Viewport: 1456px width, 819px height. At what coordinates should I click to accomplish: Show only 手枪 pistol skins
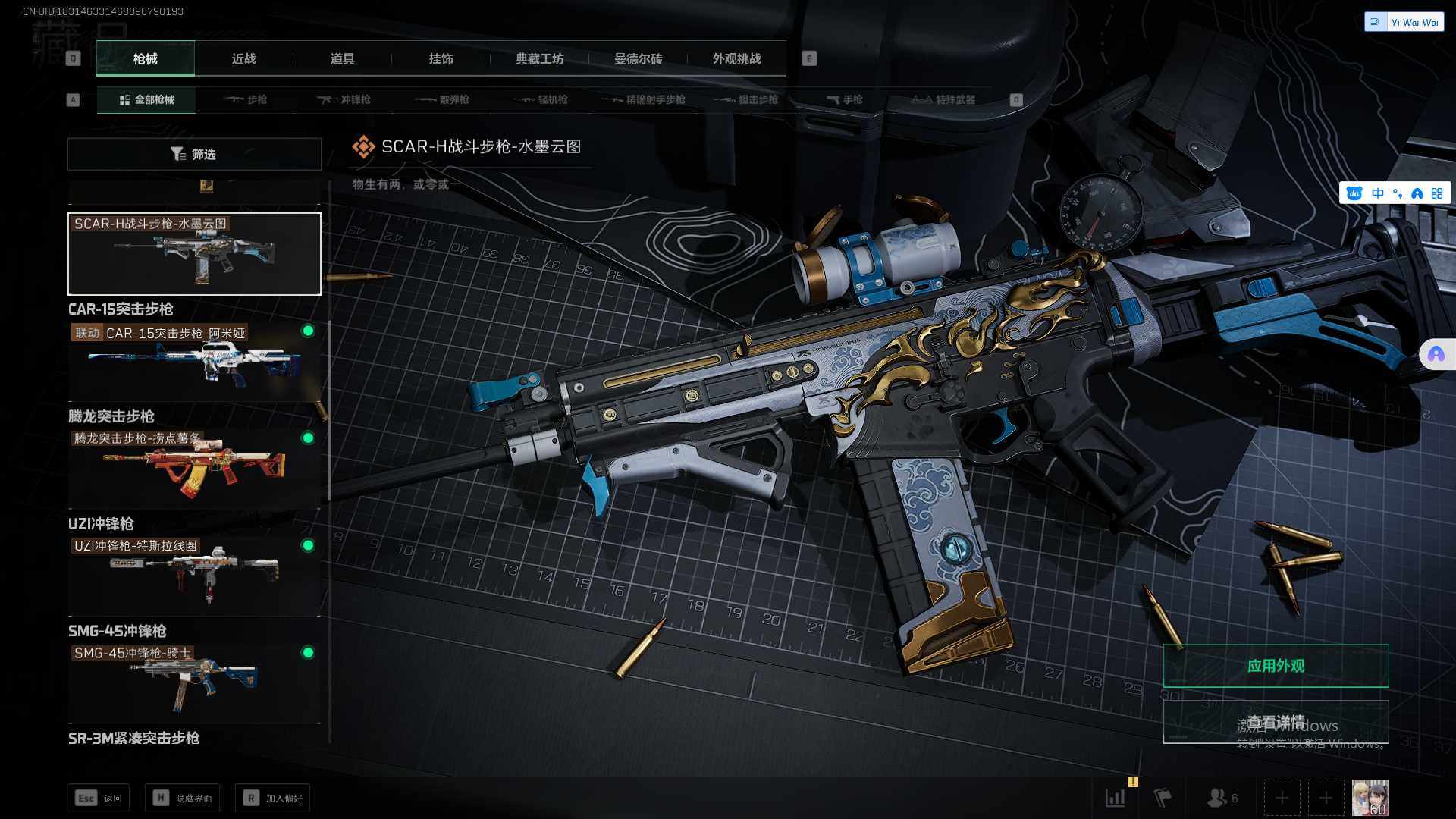[x=844, y=100]
